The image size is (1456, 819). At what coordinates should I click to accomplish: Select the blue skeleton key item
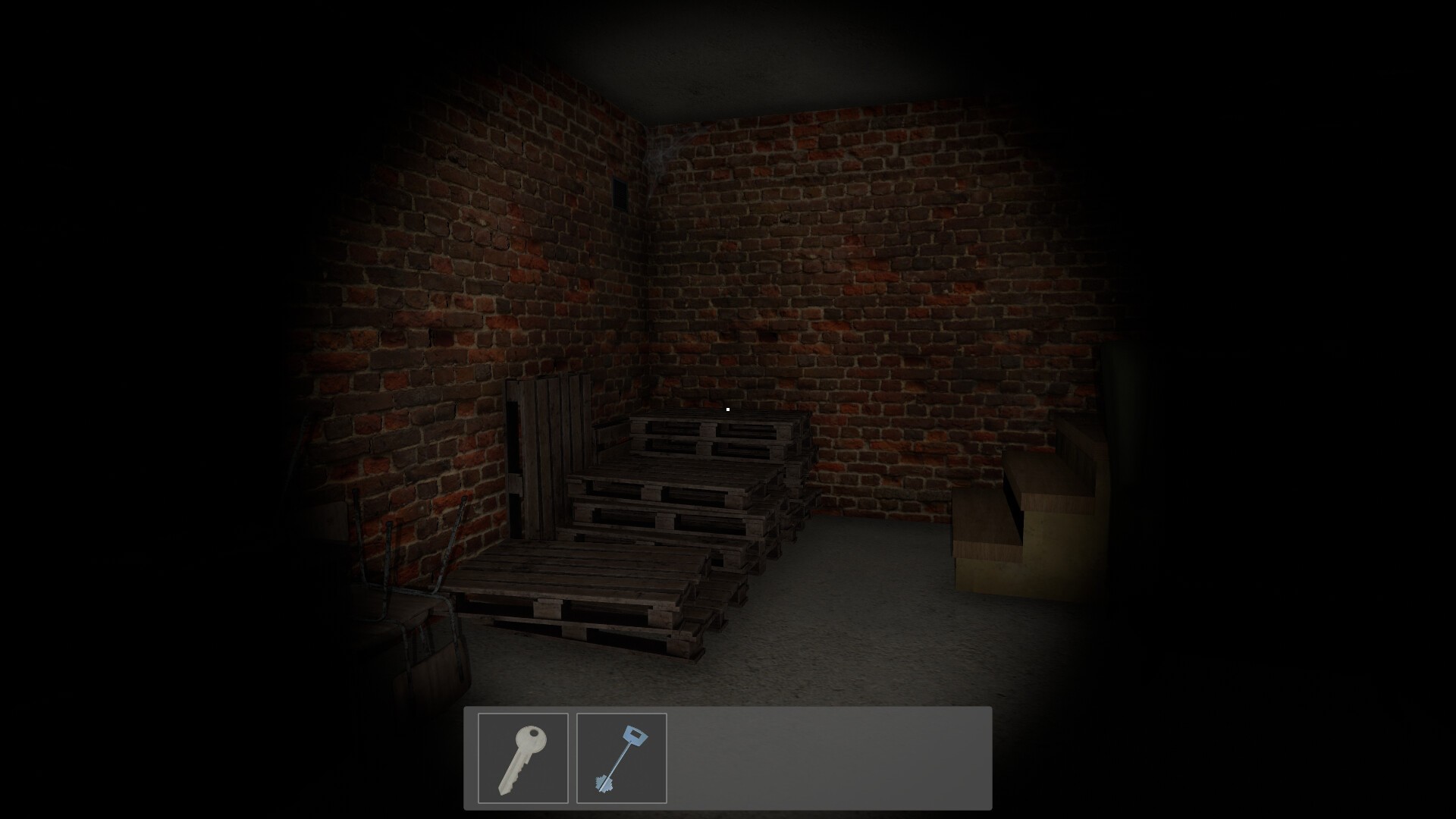[x=620, y=758]
